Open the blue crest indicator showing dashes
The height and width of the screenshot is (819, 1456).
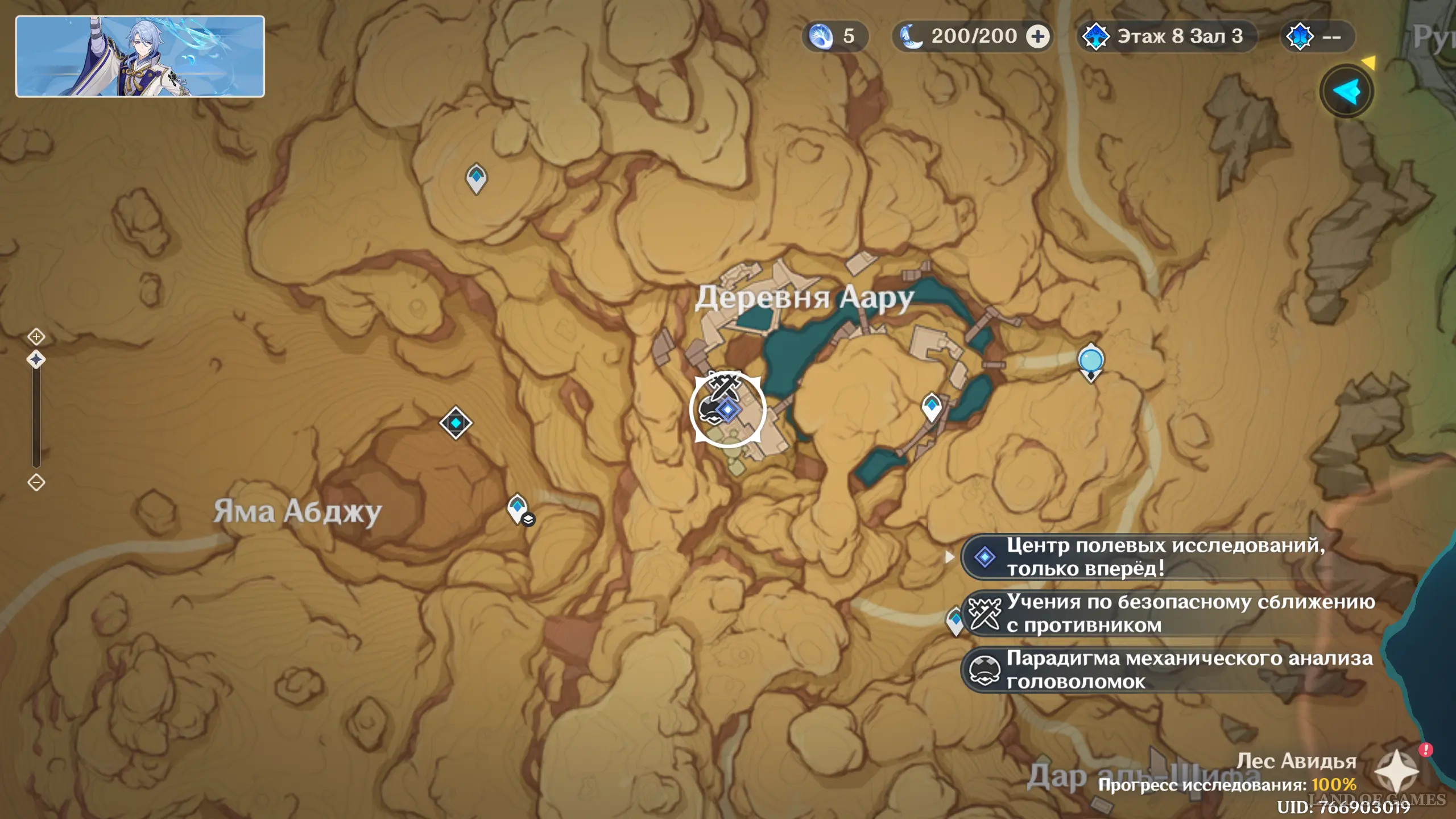click(x=1317, y=37)
